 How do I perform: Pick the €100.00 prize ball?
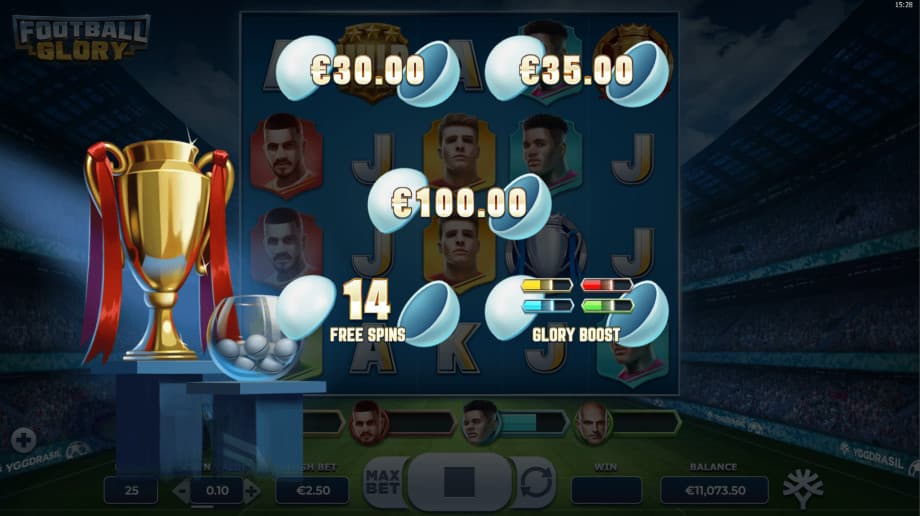pyautogui.click(x=459, y=203)
